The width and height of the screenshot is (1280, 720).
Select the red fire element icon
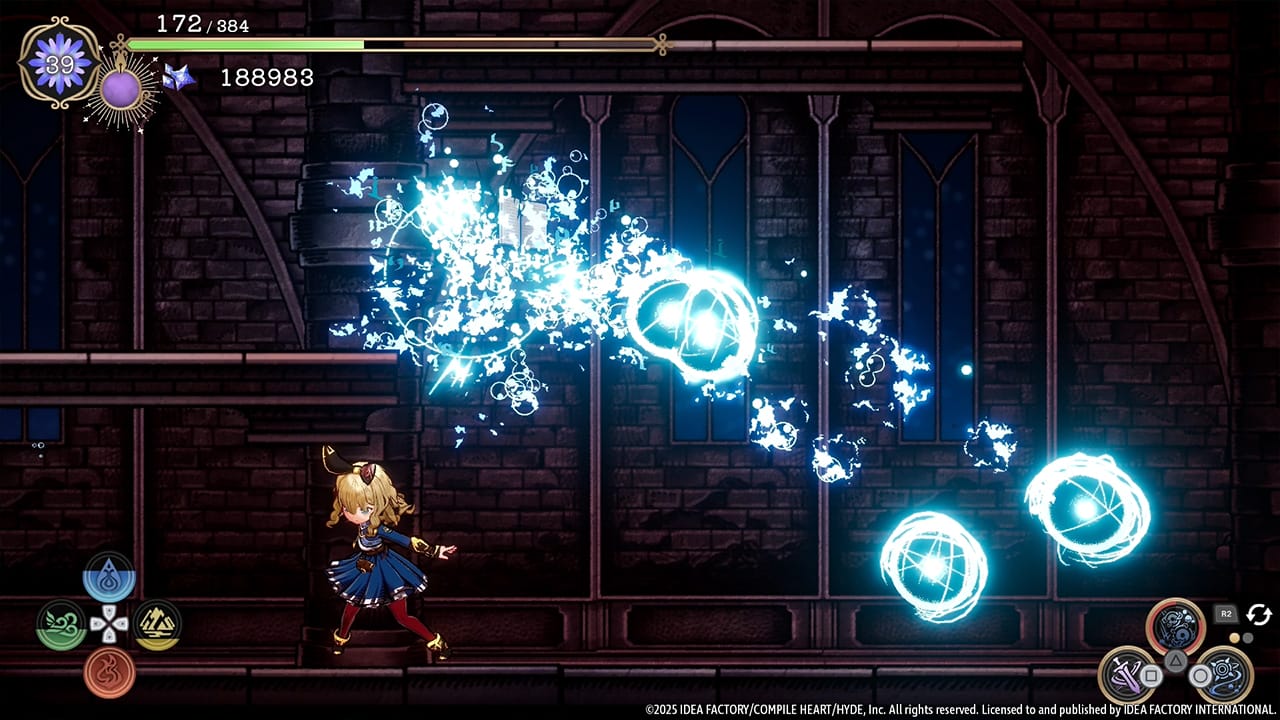(109, 670)
